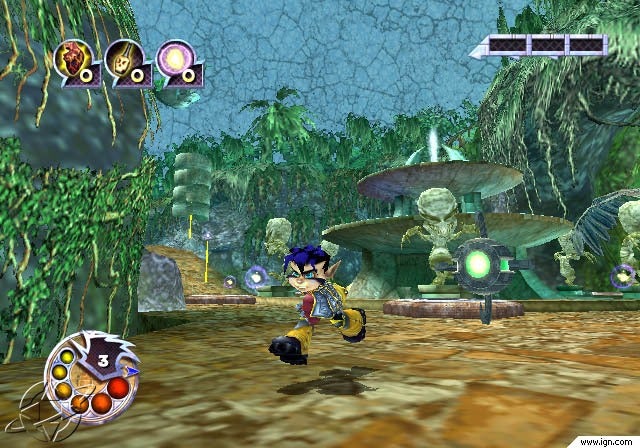Select the glowing purple orb icon
The height and width of the screenshot is (448, 640).
click(175, 59)
